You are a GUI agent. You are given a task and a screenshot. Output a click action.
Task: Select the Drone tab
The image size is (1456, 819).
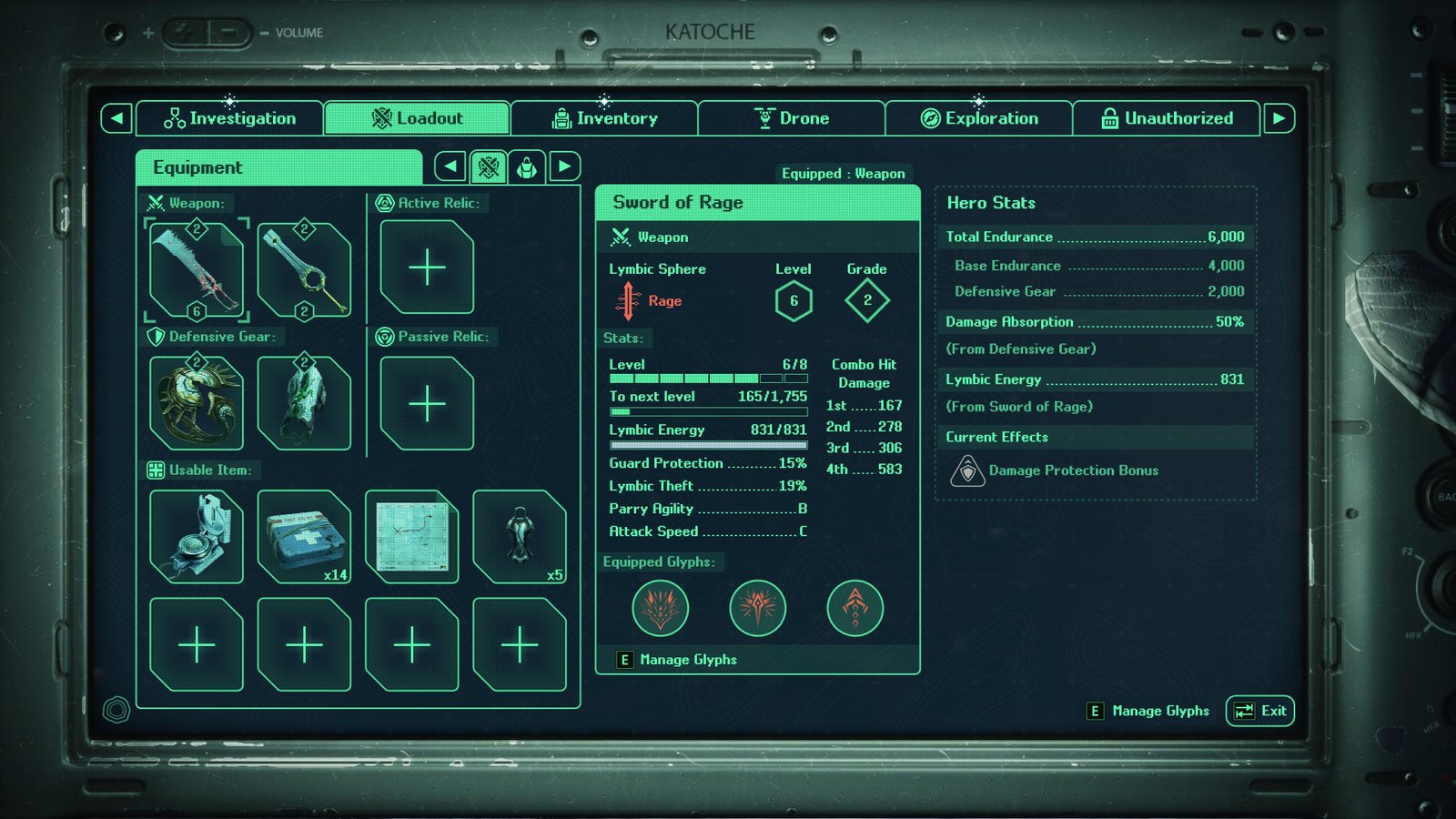[x=792, y=118]
